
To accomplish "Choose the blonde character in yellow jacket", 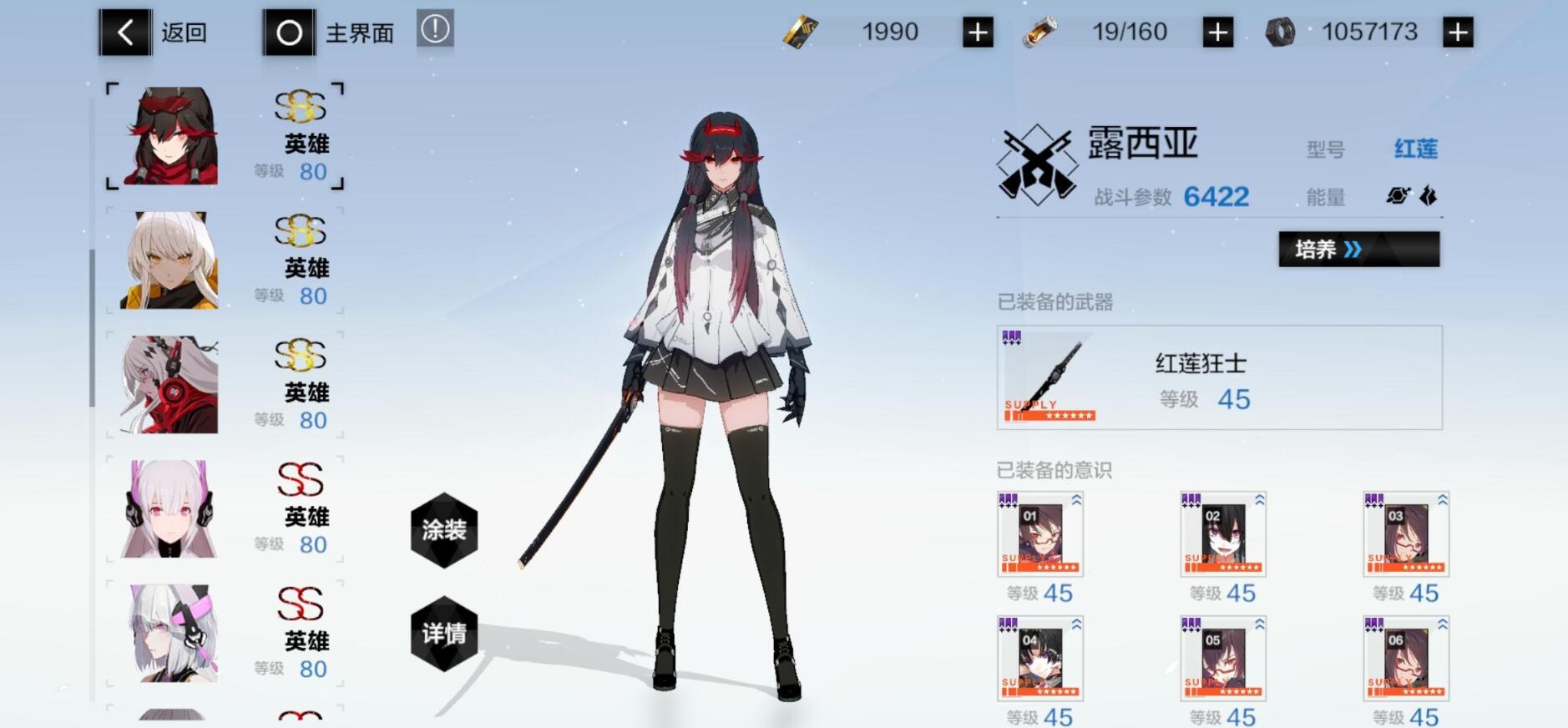I will pos(169,260).
